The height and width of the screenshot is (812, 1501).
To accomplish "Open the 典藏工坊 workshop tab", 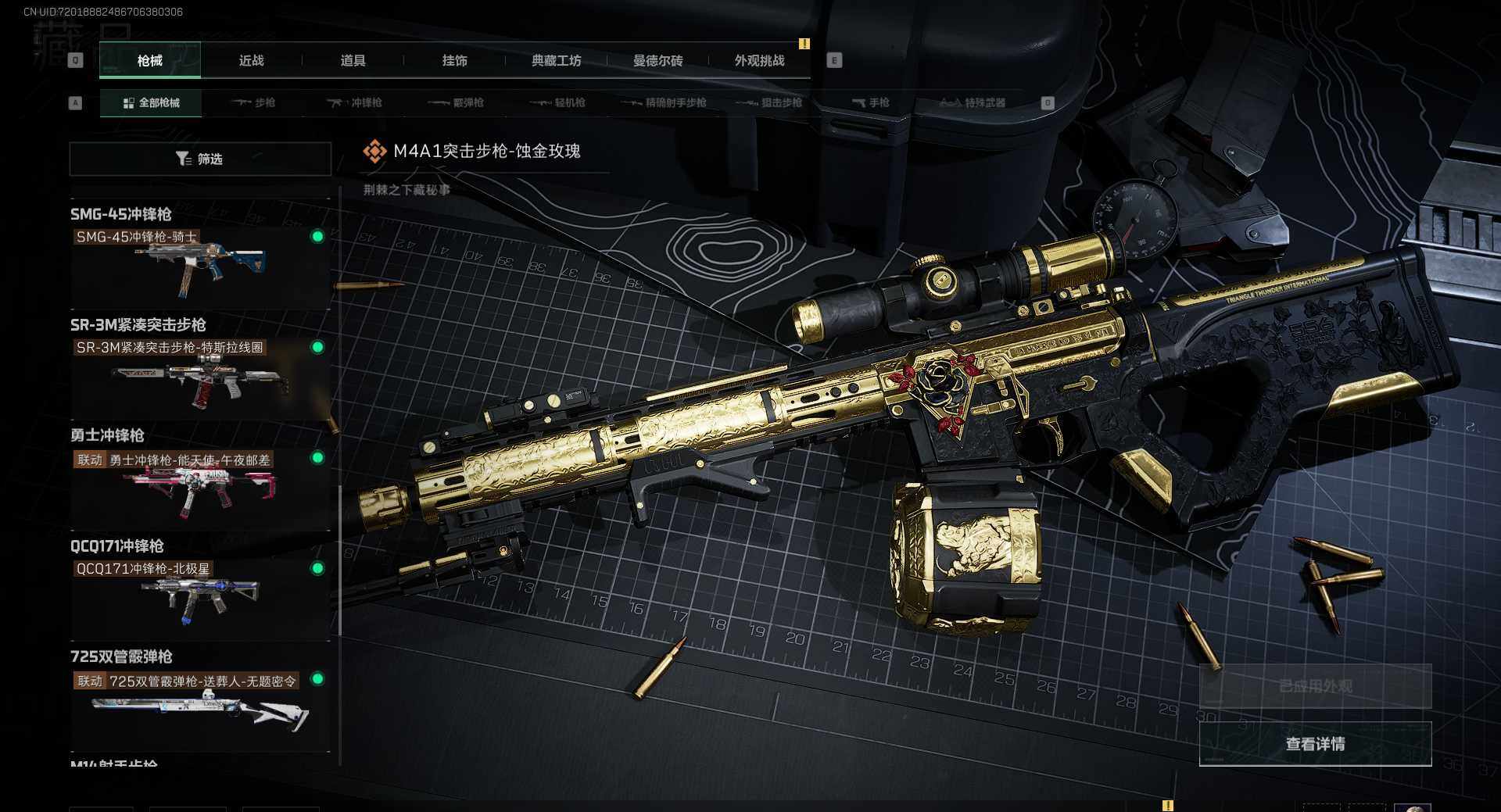I will pos(556,60).
